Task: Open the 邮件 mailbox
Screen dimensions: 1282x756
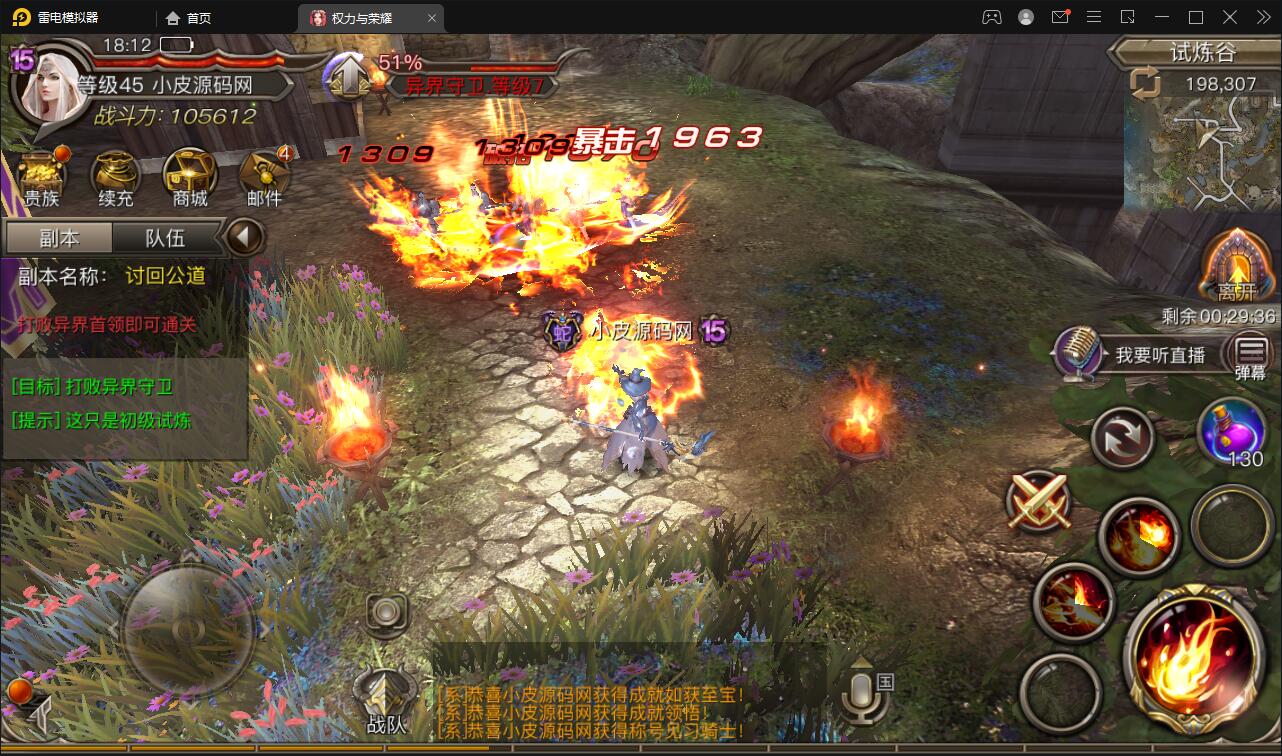Action: [x=264, y=178]
